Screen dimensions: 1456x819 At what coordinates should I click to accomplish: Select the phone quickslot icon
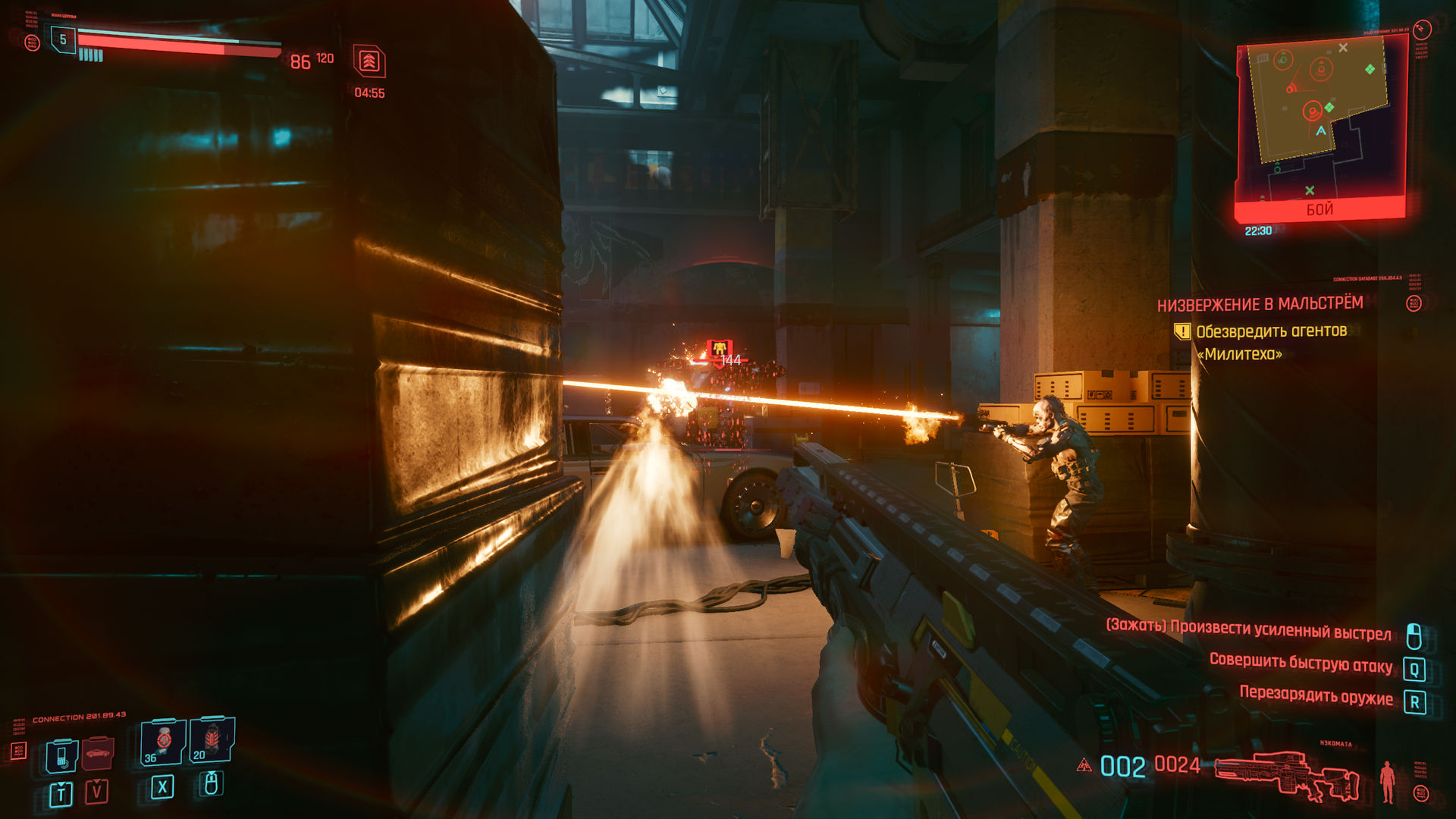point(61,758)
